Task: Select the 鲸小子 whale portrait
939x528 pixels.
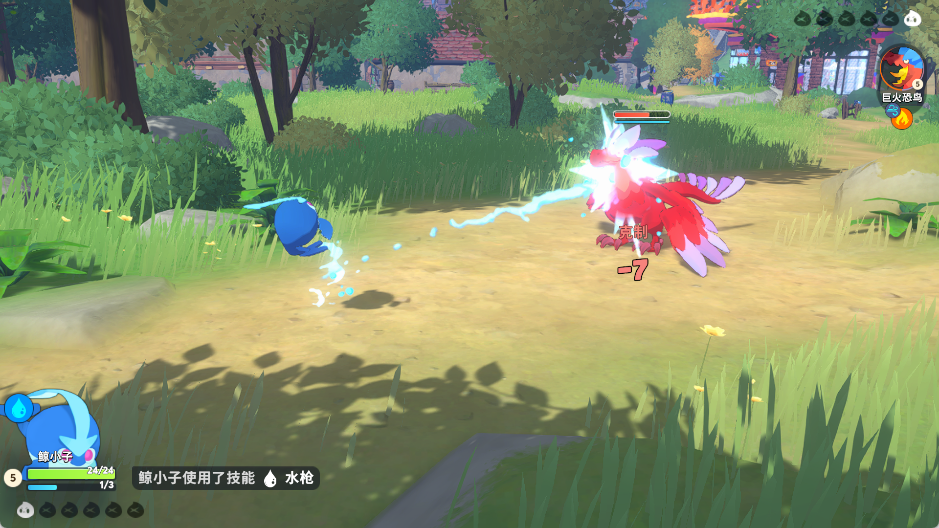Action: (67, 424)
